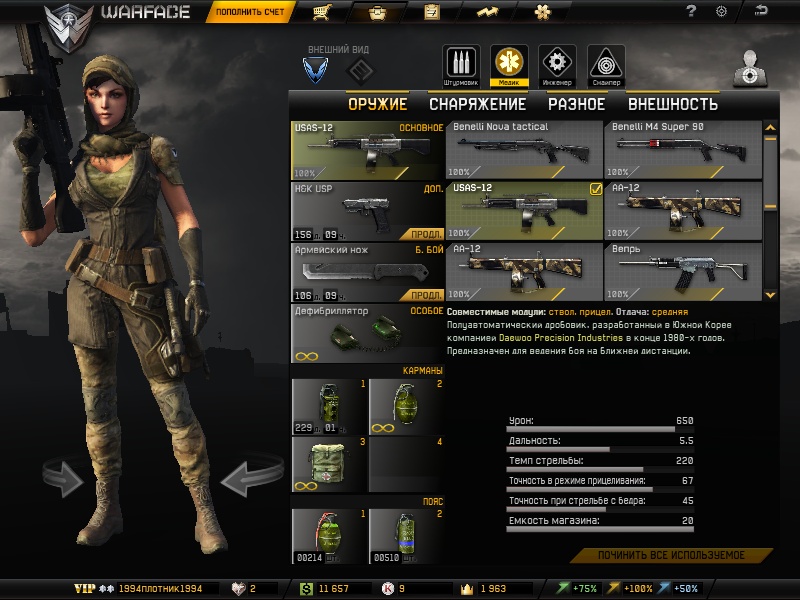Switch to the Снайпер class
This screenshot has height=600, width=800.
click(x=605, y=65)
